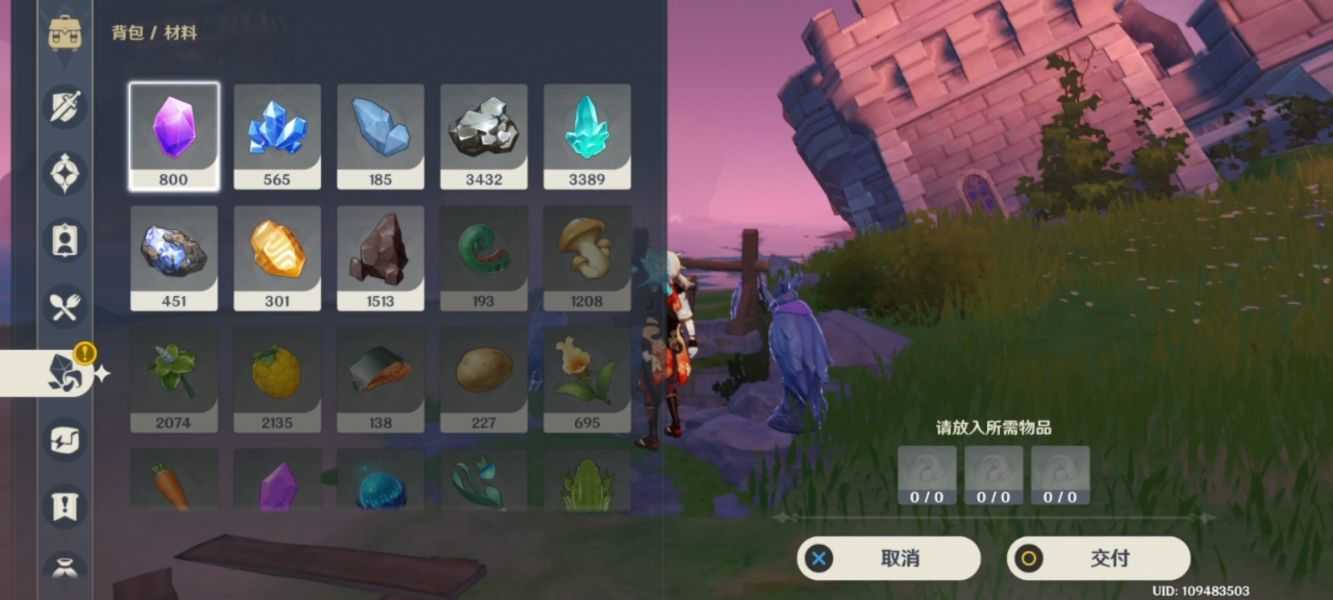Select the mushroom item slot (1208)
This screenshot has height=600, width=1333.
587,258
